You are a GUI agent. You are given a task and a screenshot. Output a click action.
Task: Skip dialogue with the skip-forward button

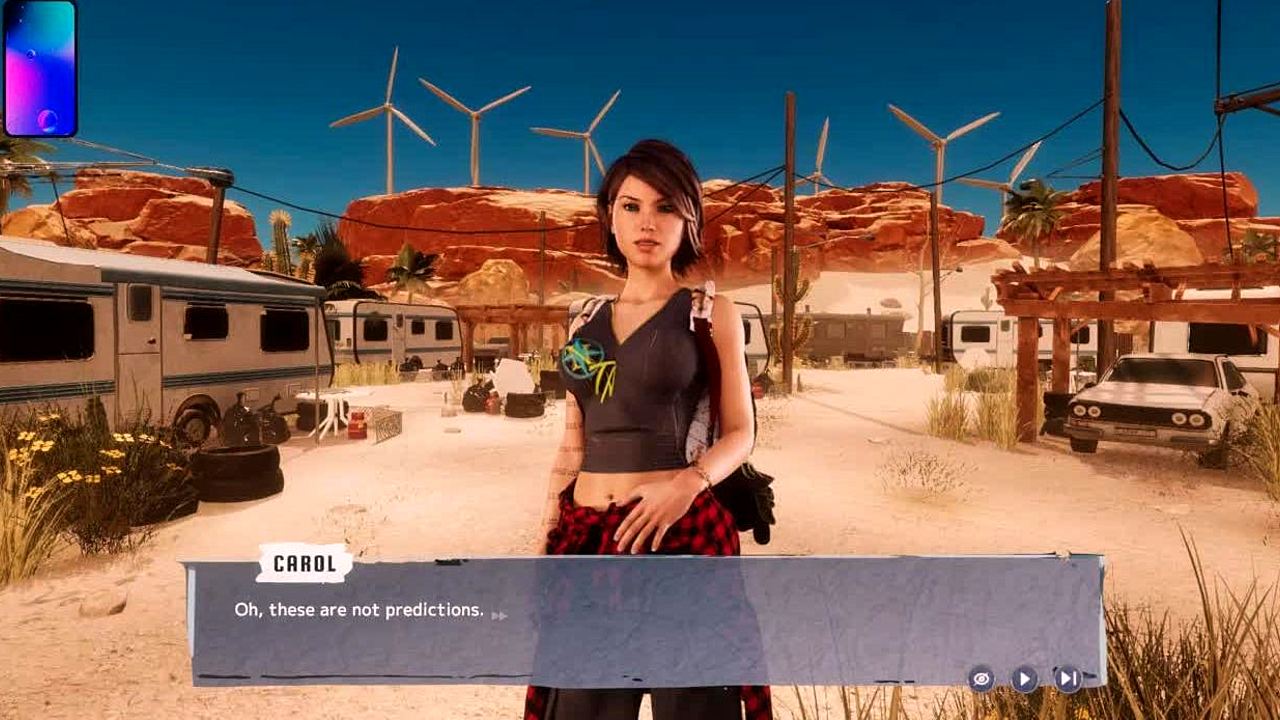click(1068, 679)
